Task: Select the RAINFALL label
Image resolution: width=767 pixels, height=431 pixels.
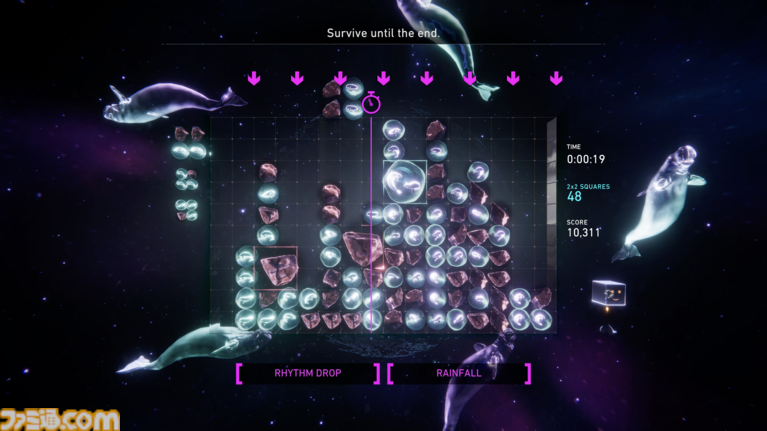Action: click(459, 374)
